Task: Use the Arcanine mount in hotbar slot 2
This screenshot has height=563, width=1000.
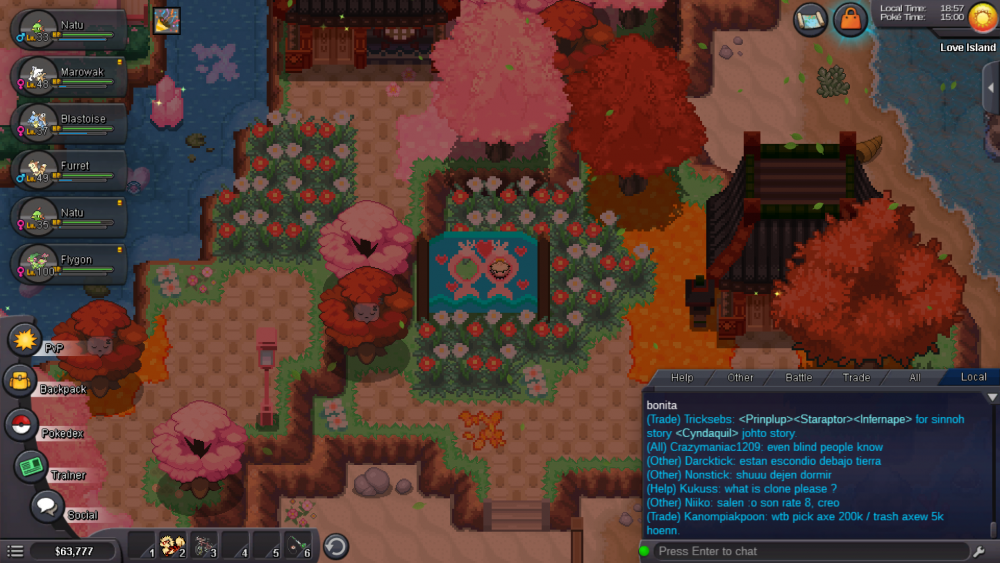Action: (172, 546)
